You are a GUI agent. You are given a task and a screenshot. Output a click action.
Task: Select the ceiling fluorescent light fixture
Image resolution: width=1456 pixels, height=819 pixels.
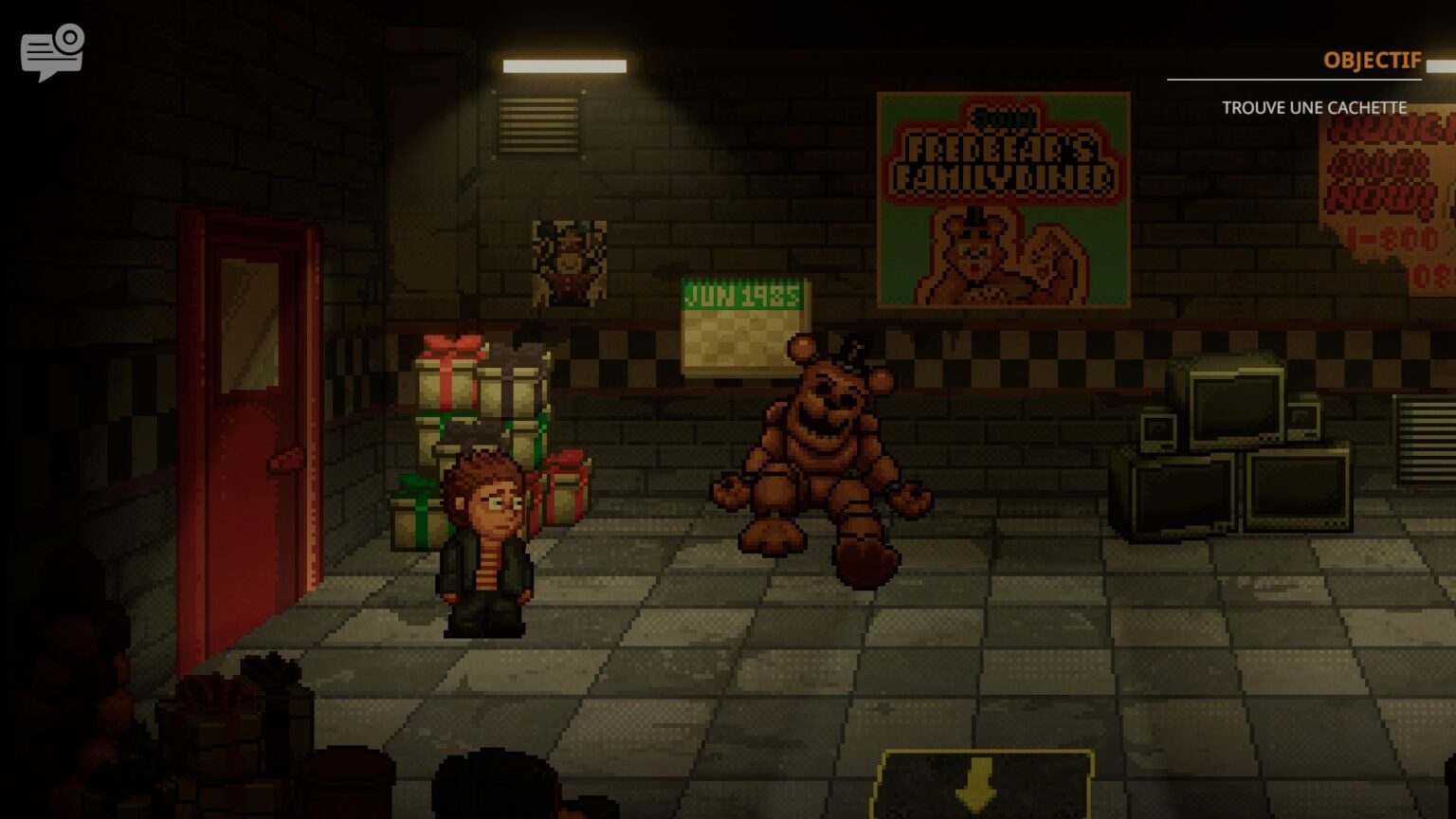point(566,67)
